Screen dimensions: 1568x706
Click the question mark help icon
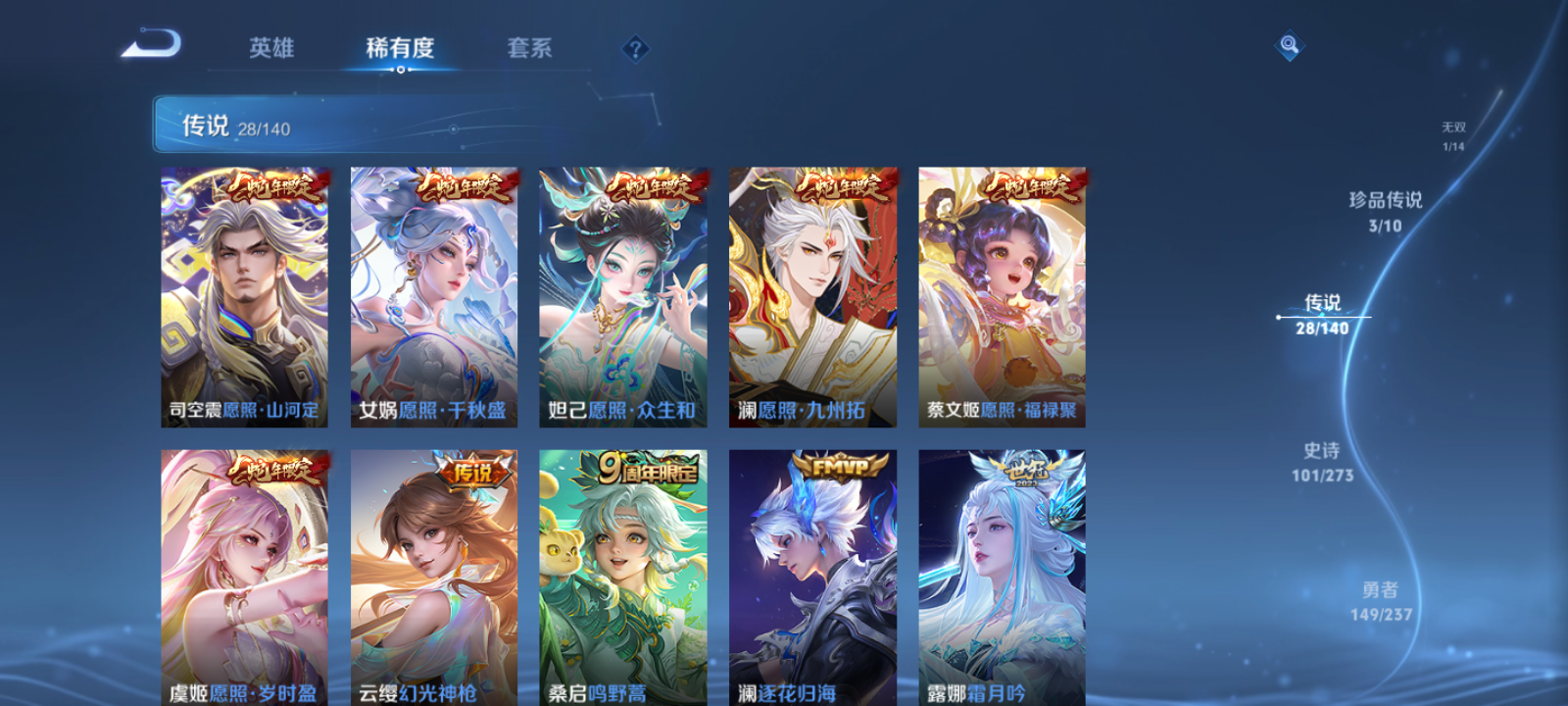tap(635, 48)
